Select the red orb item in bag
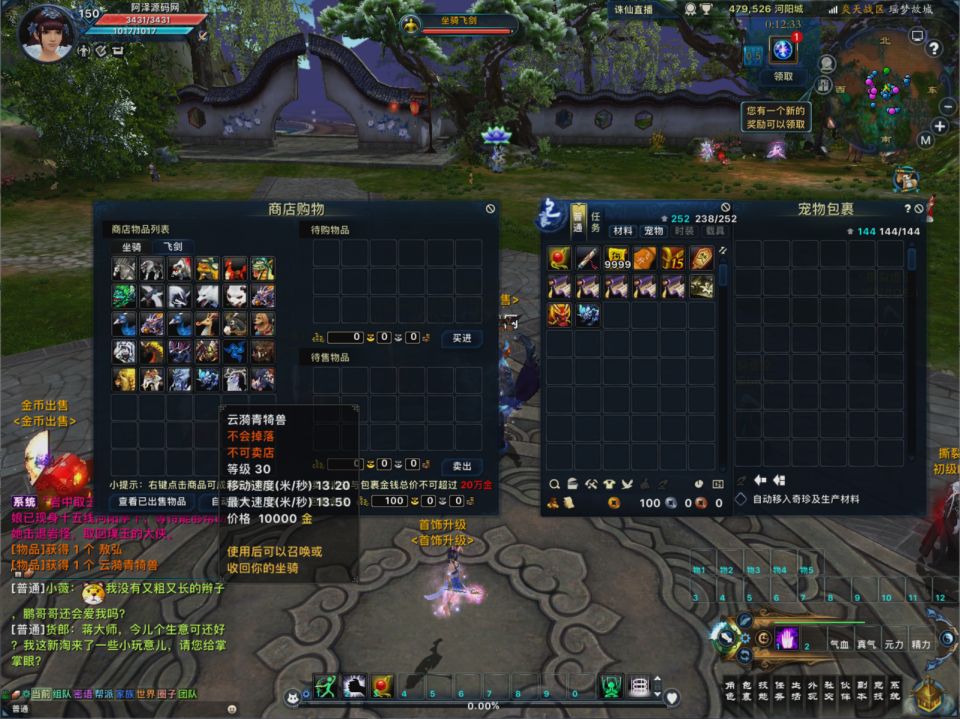The height and width of the screenshot is (719, 960). tap(559, 259)
